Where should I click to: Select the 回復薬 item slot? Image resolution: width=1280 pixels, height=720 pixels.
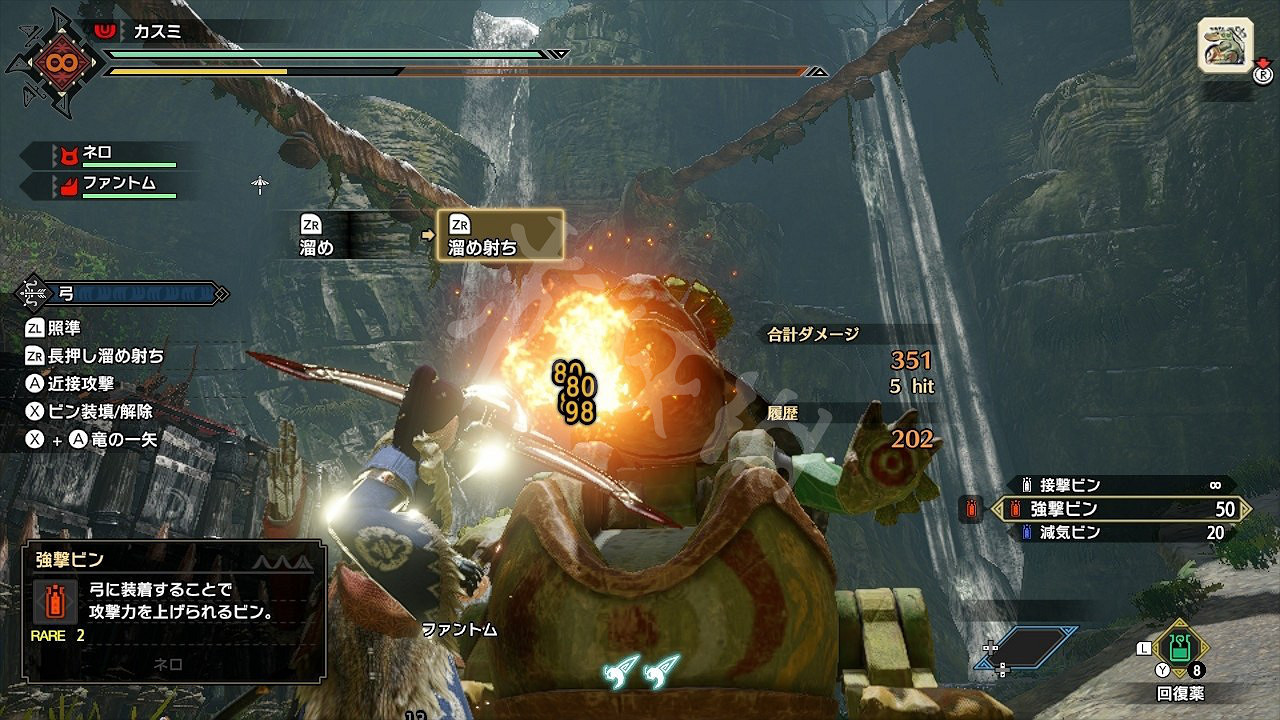click(x=1180, y=648)
